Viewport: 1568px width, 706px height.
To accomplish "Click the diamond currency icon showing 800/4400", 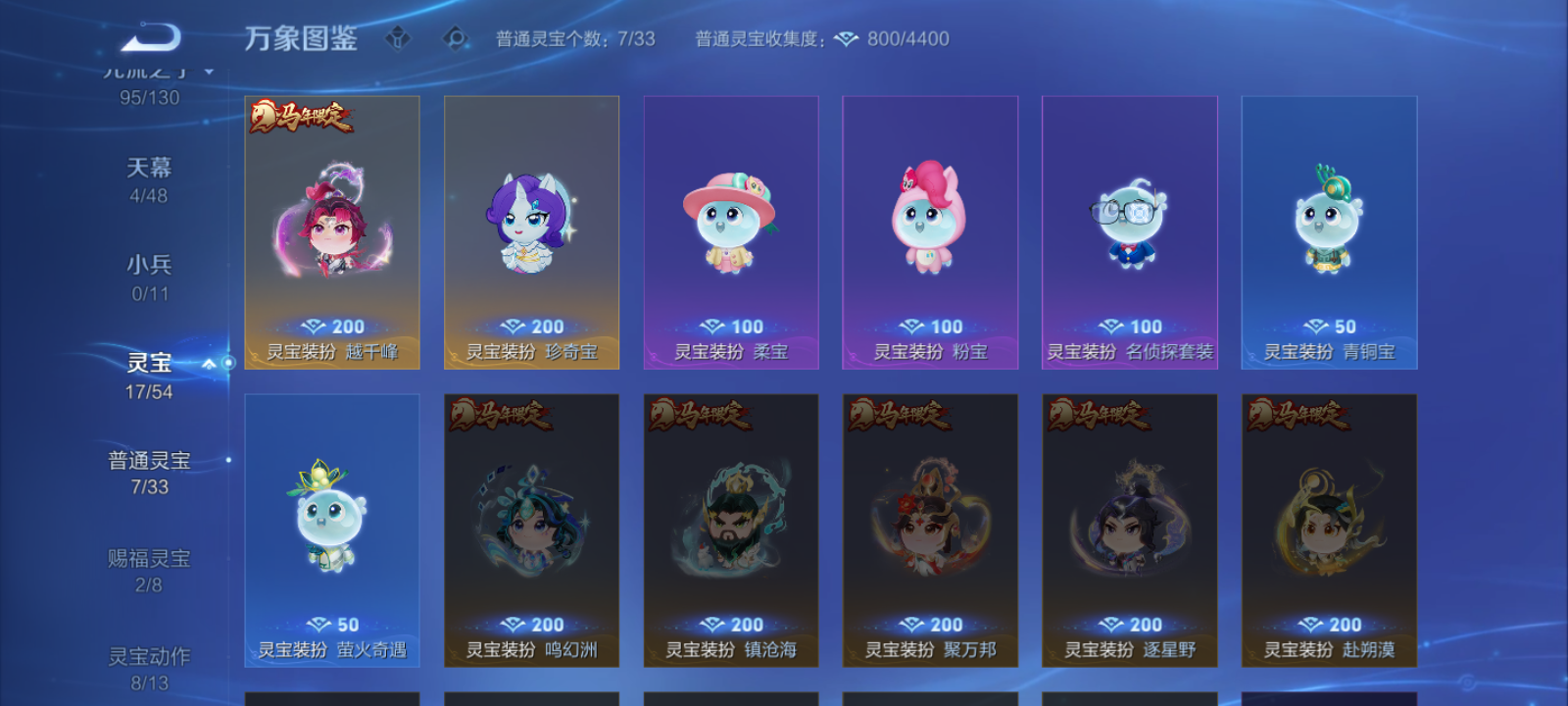I will [845, 38].
